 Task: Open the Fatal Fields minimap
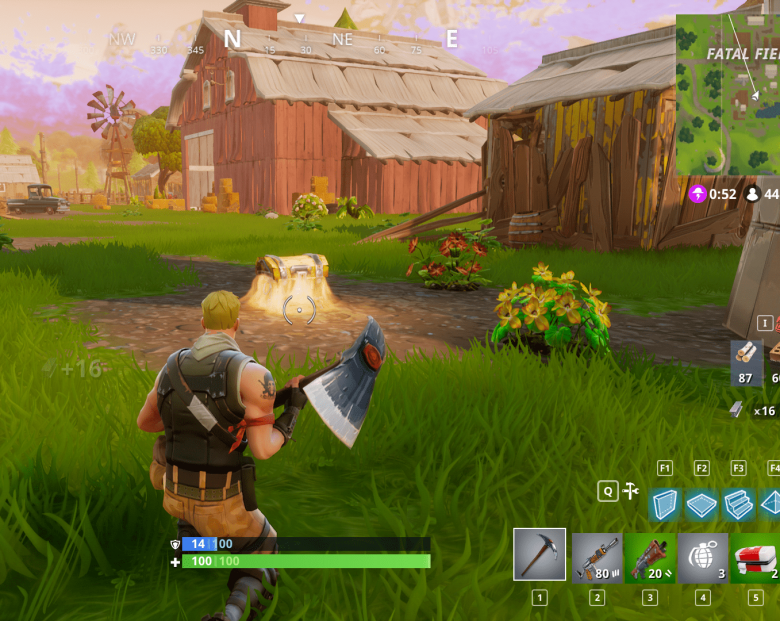[728, 95]
